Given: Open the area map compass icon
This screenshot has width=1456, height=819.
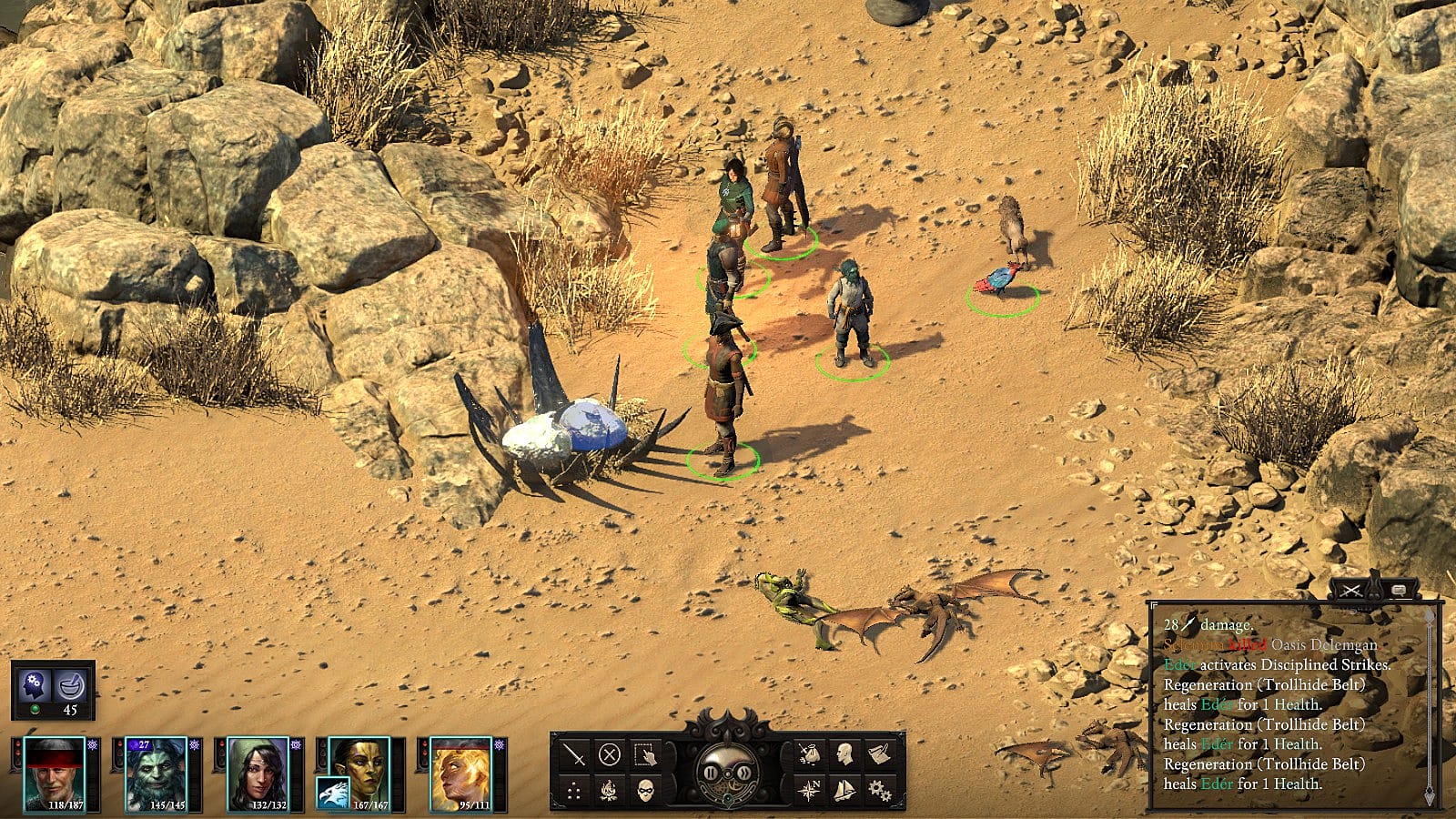Looking at the screenshot, I should pos(808,790).
